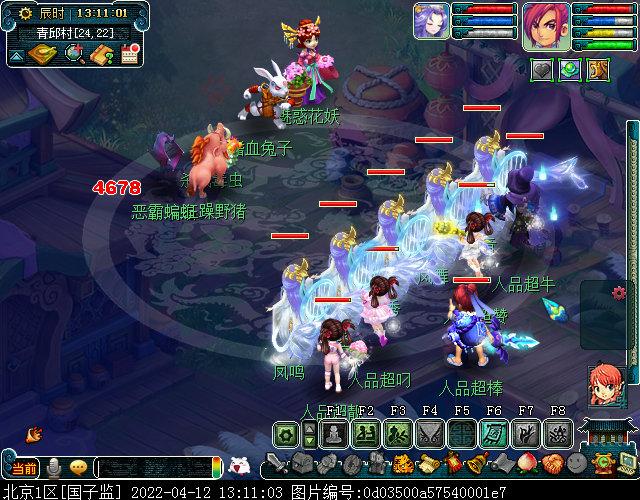Activate the F6 skill slot
This screenshot has height=500, width=640.
(x=493, y=433)
